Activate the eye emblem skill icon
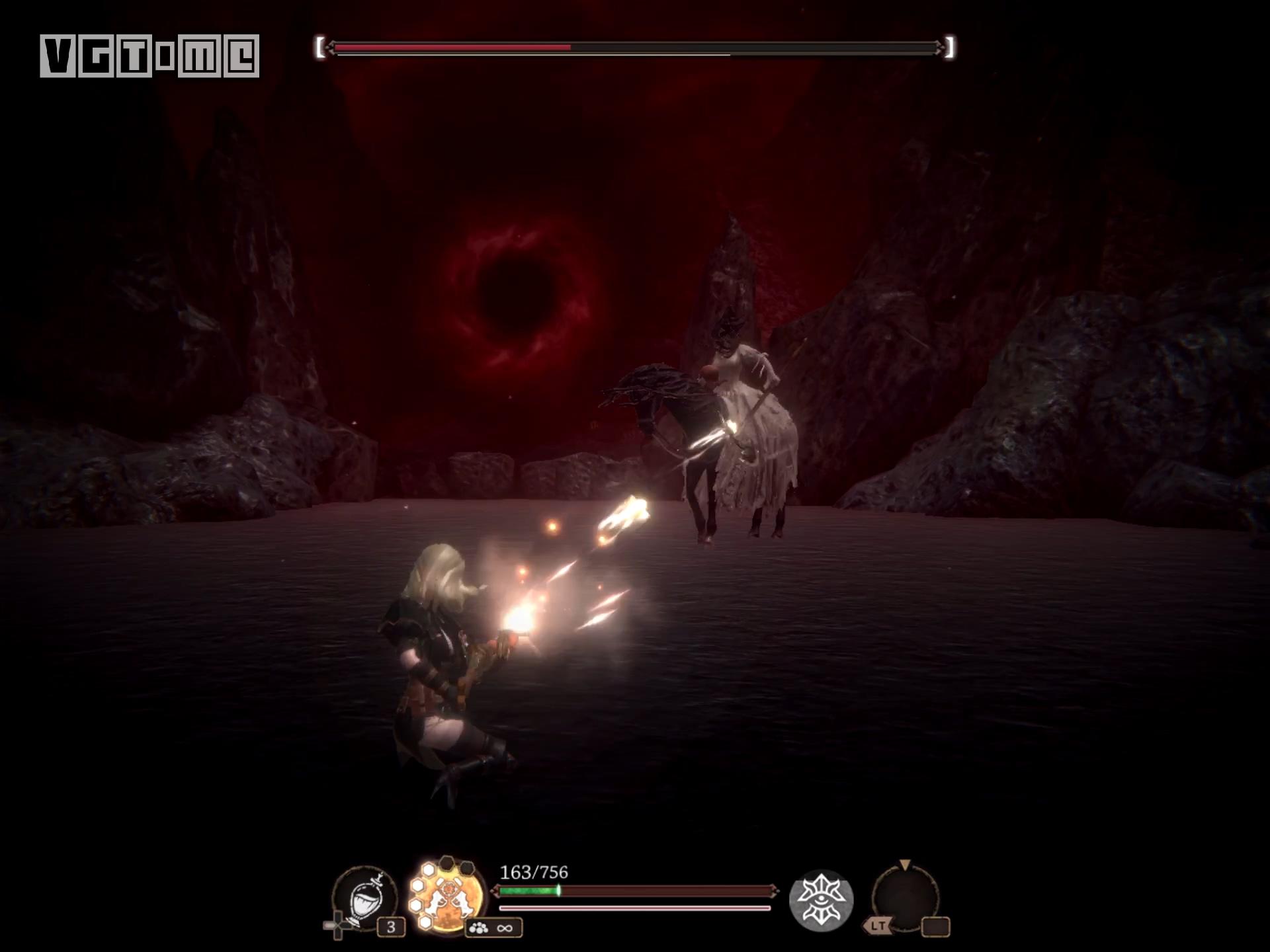The image size is (1270, 952). pyautogui.click(x=821, y=900)
